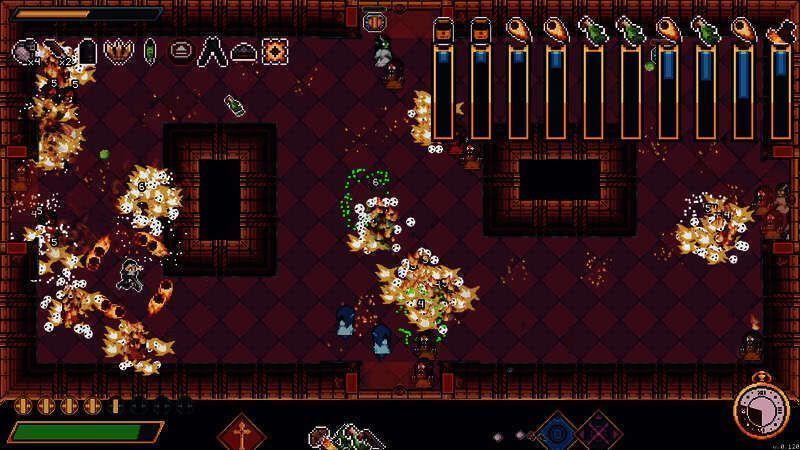
Task: Click the orange square rune item
Action: coord(275,50)
